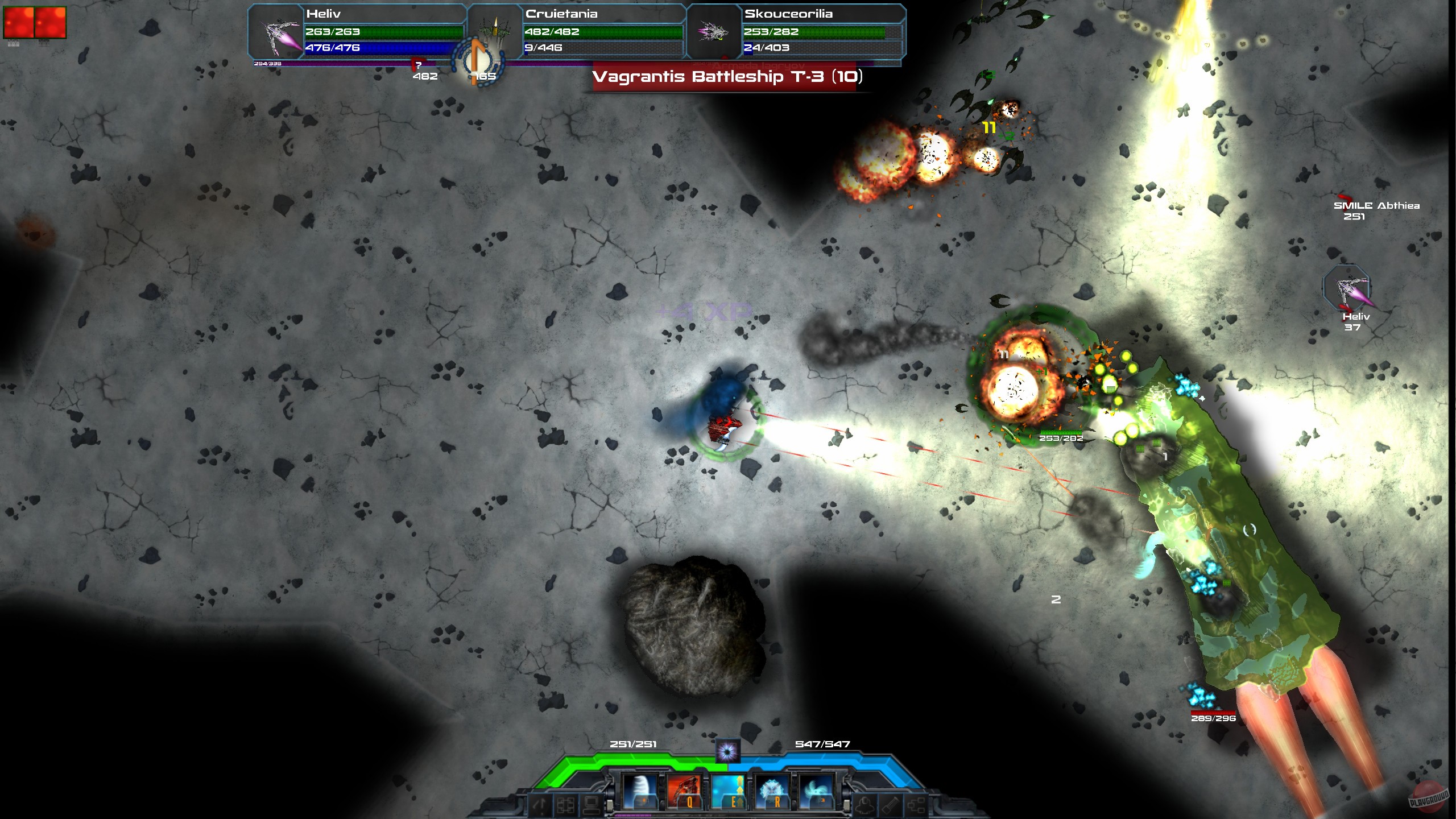Image resolution: width=1456 pixels, height=819 pixels.
Task: Open the tech tree node icon at far right
Action: [917, 806]
